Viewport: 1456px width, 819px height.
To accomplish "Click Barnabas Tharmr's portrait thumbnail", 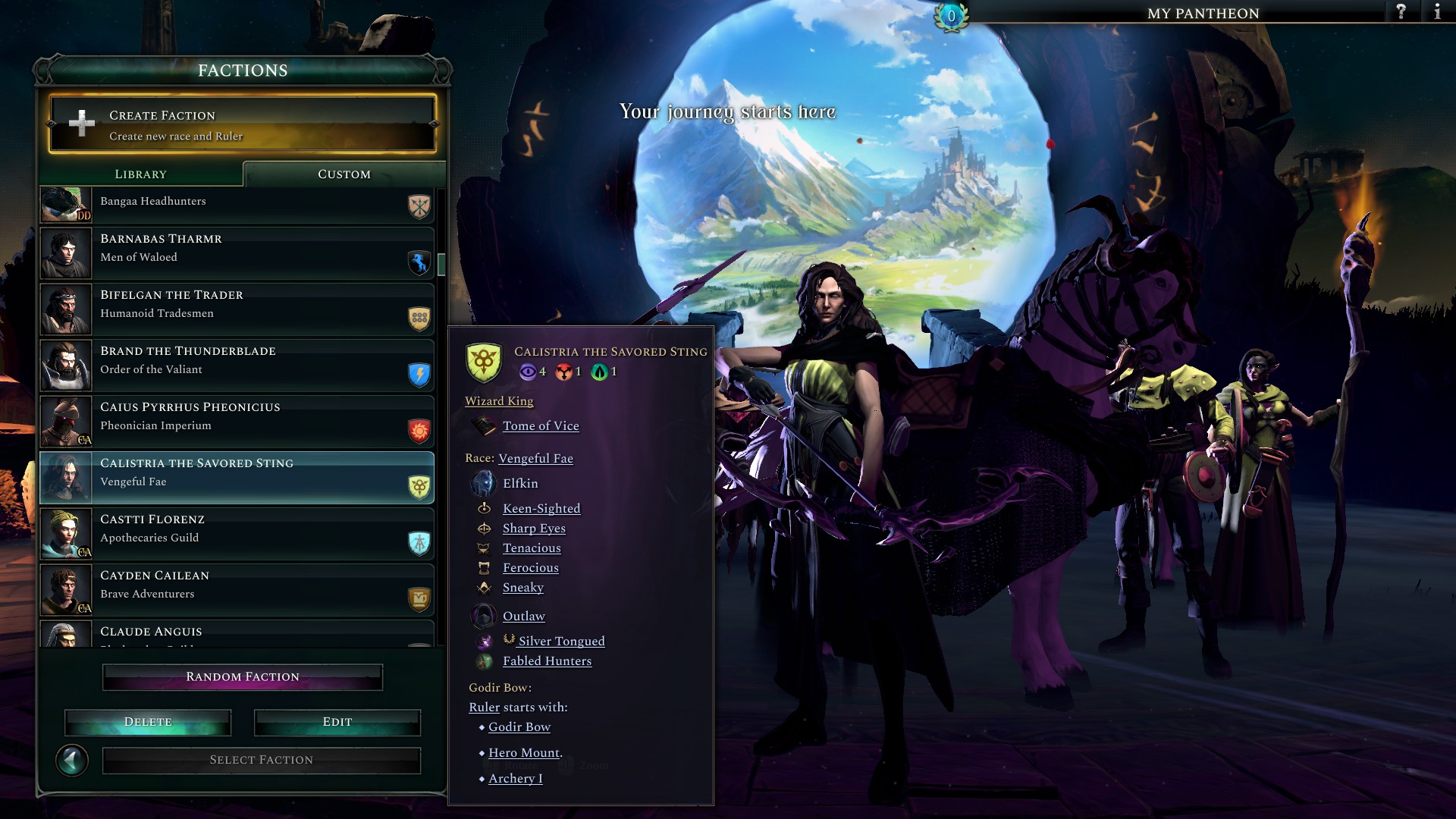I will 65,253.
